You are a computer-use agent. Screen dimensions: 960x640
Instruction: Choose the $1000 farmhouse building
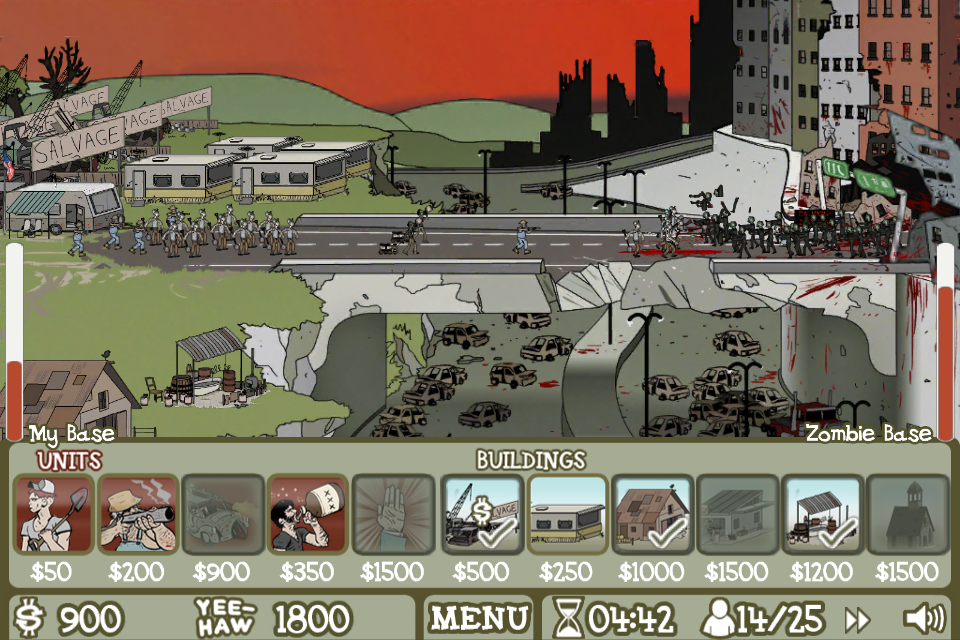coord(652,514)
